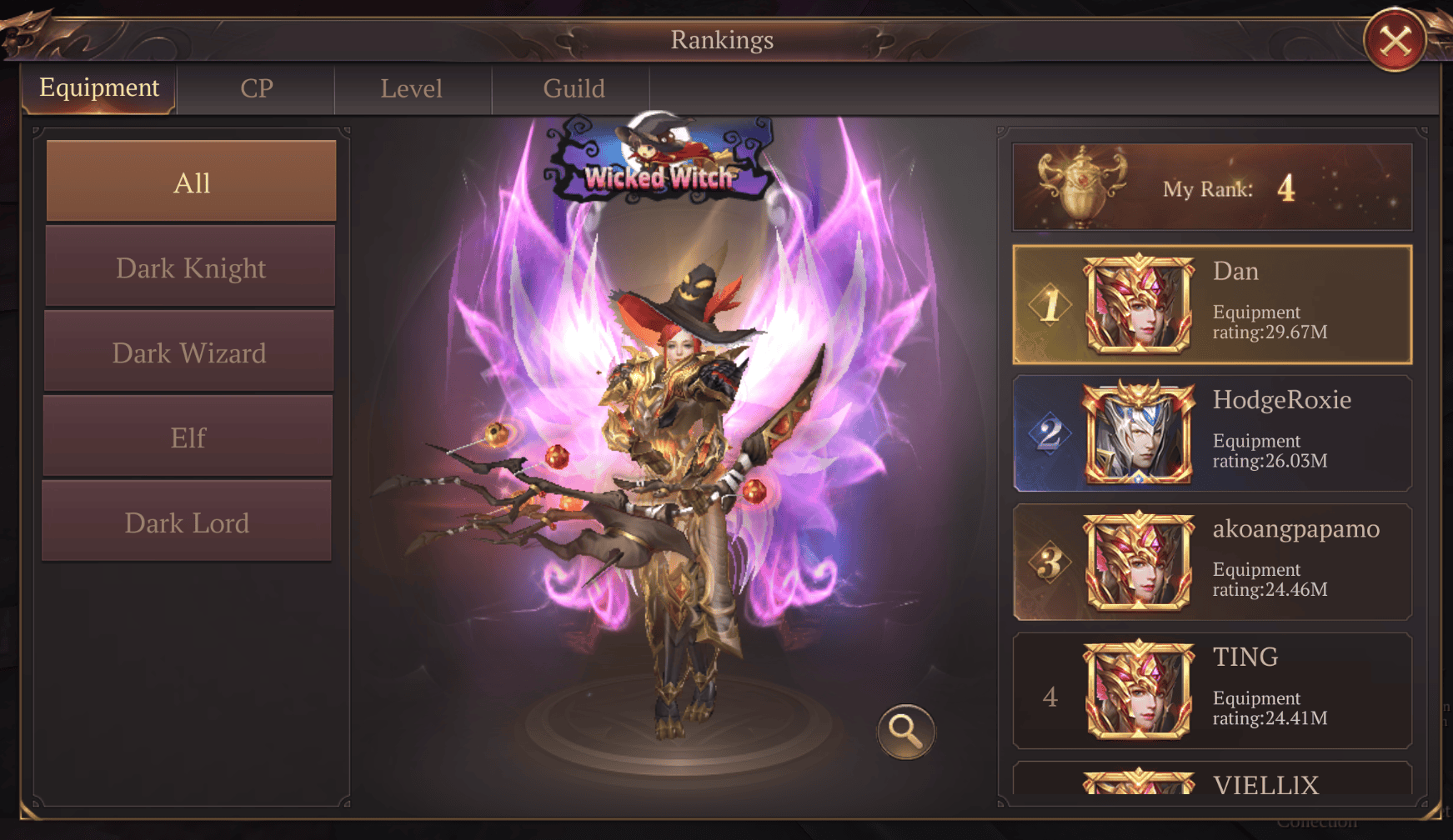Image resolution: width=1453 pixels, height=840 pixels.
Task: Expand VIELLIX's ranking entry
Action: 1209,784
